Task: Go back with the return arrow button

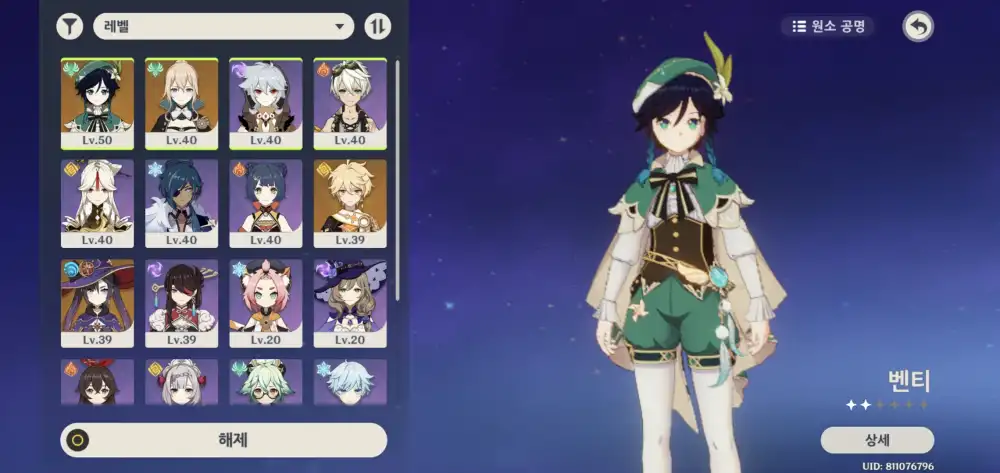Action: 917,27
